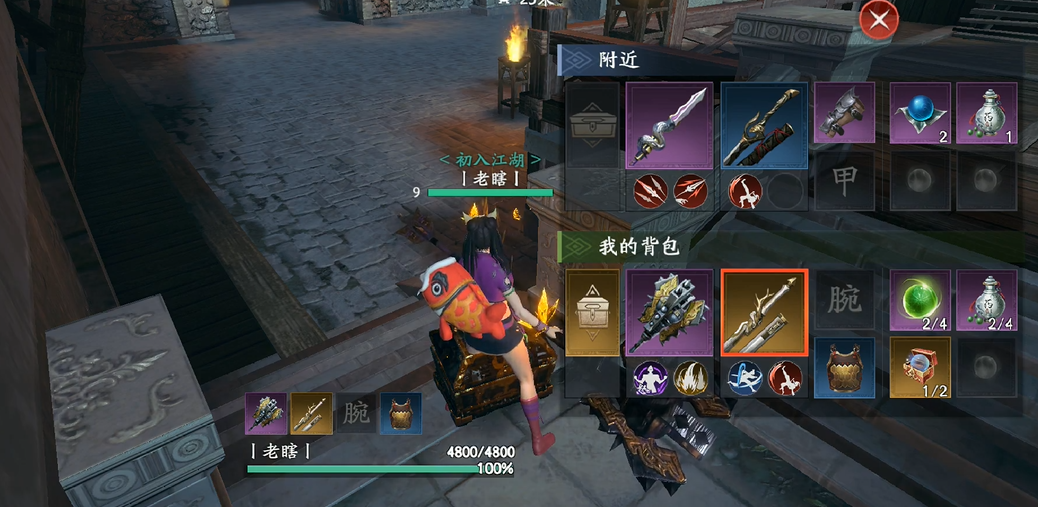Close the loot panel with red X

878,20
